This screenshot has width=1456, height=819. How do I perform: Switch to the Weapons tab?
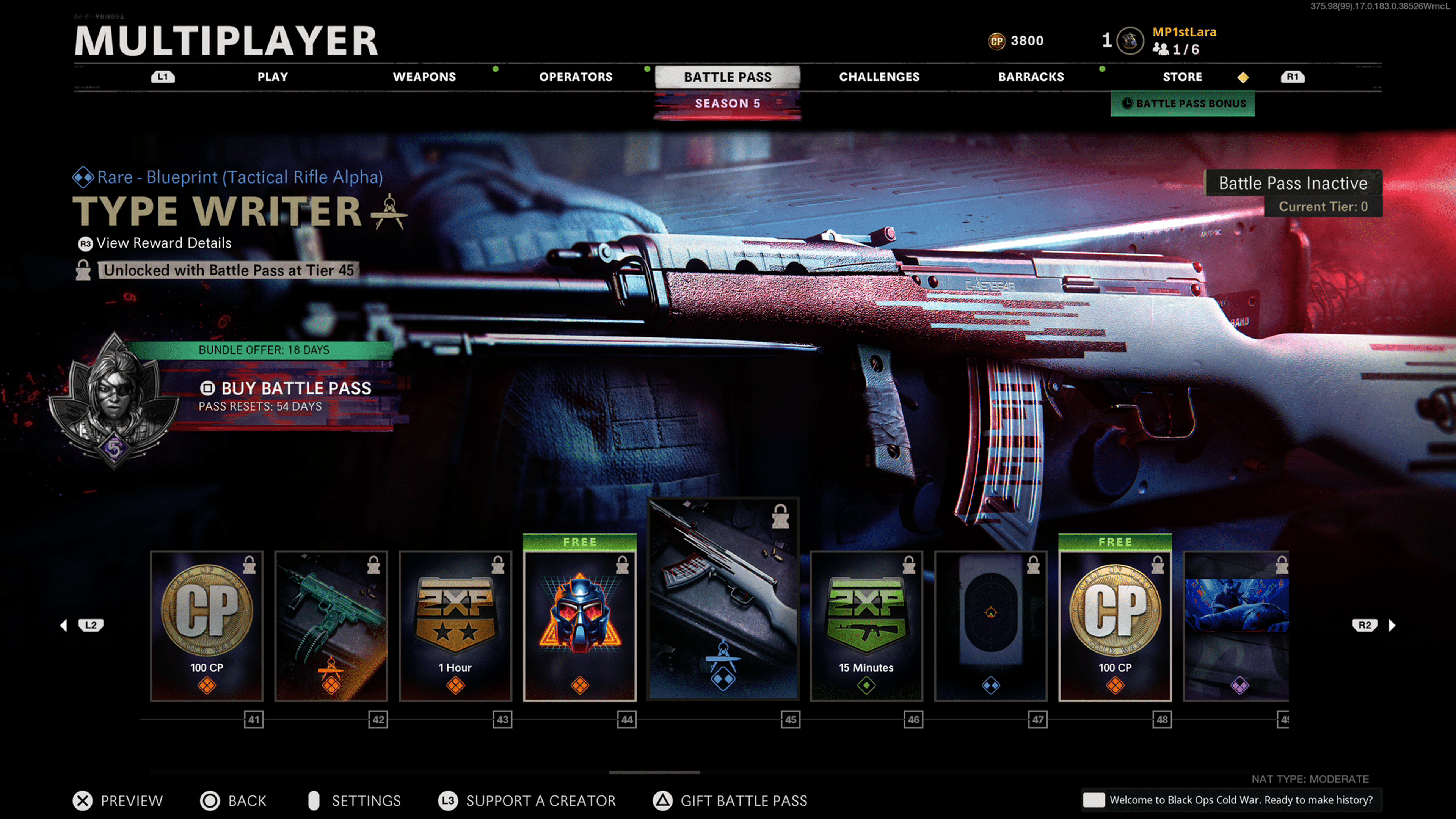tap(424, 77)
